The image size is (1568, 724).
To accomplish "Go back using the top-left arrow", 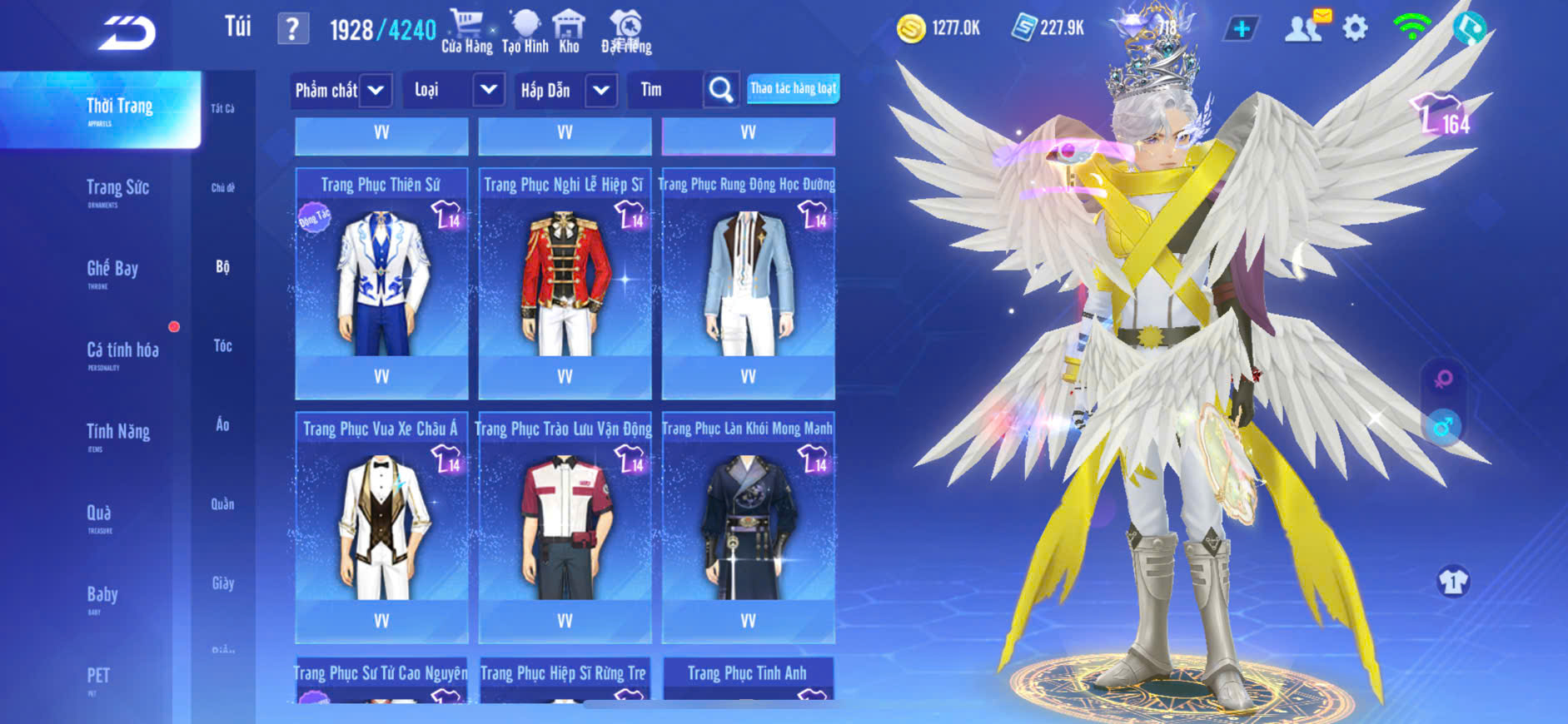I will click(127, 33).
